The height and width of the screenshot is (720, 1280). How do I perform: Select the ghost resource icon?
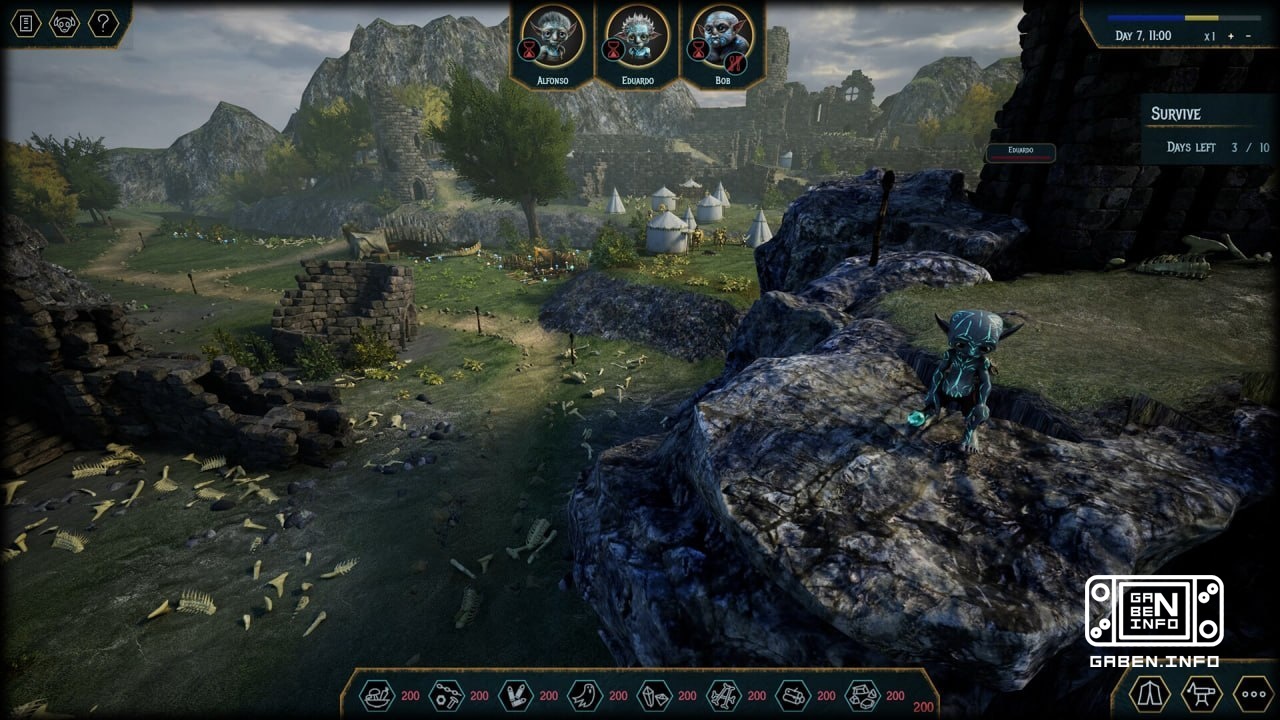click(584, 695)
